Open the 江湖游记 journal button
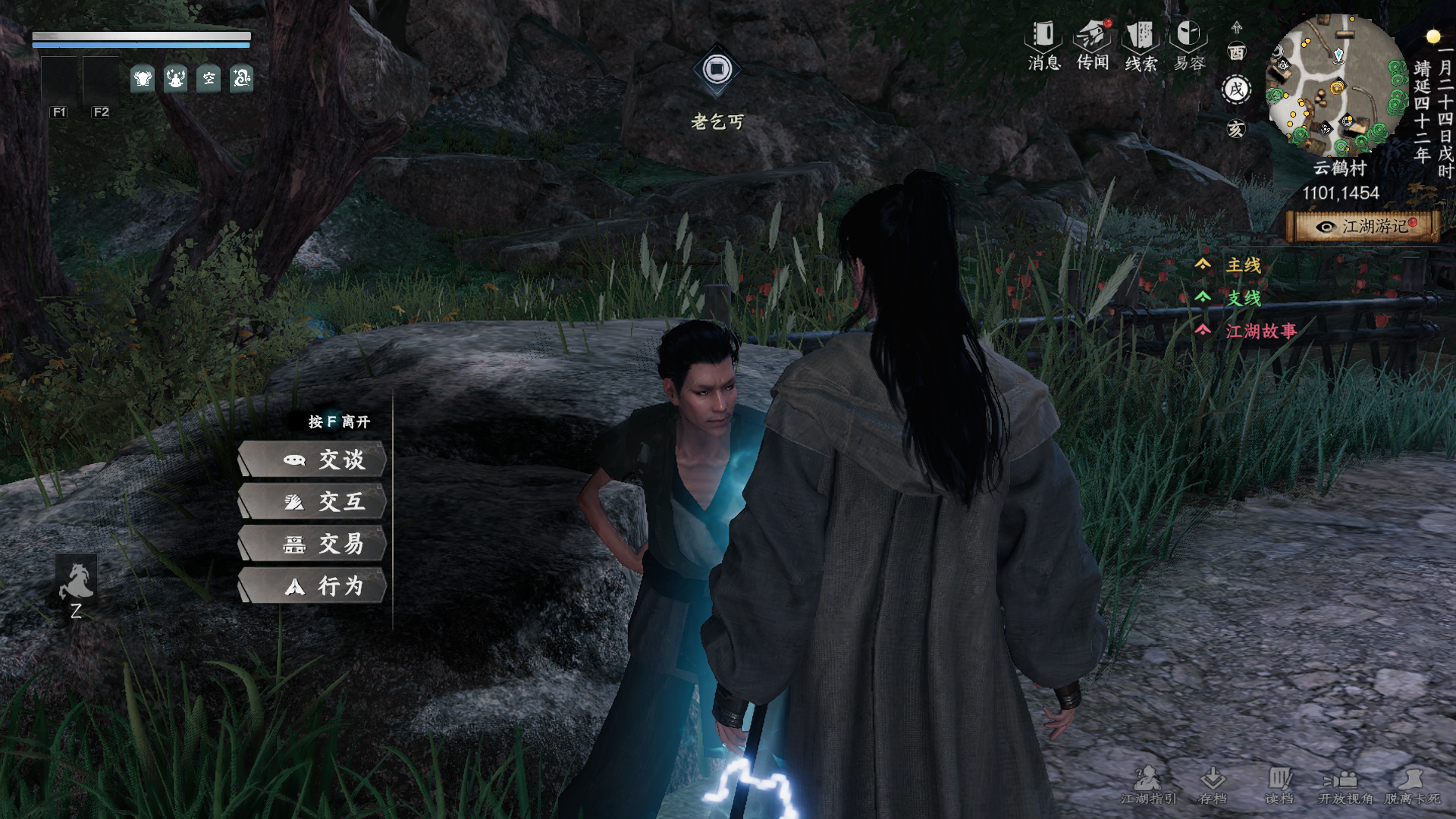This screenshot has height=819, width=1456. tap(1363, 227)
